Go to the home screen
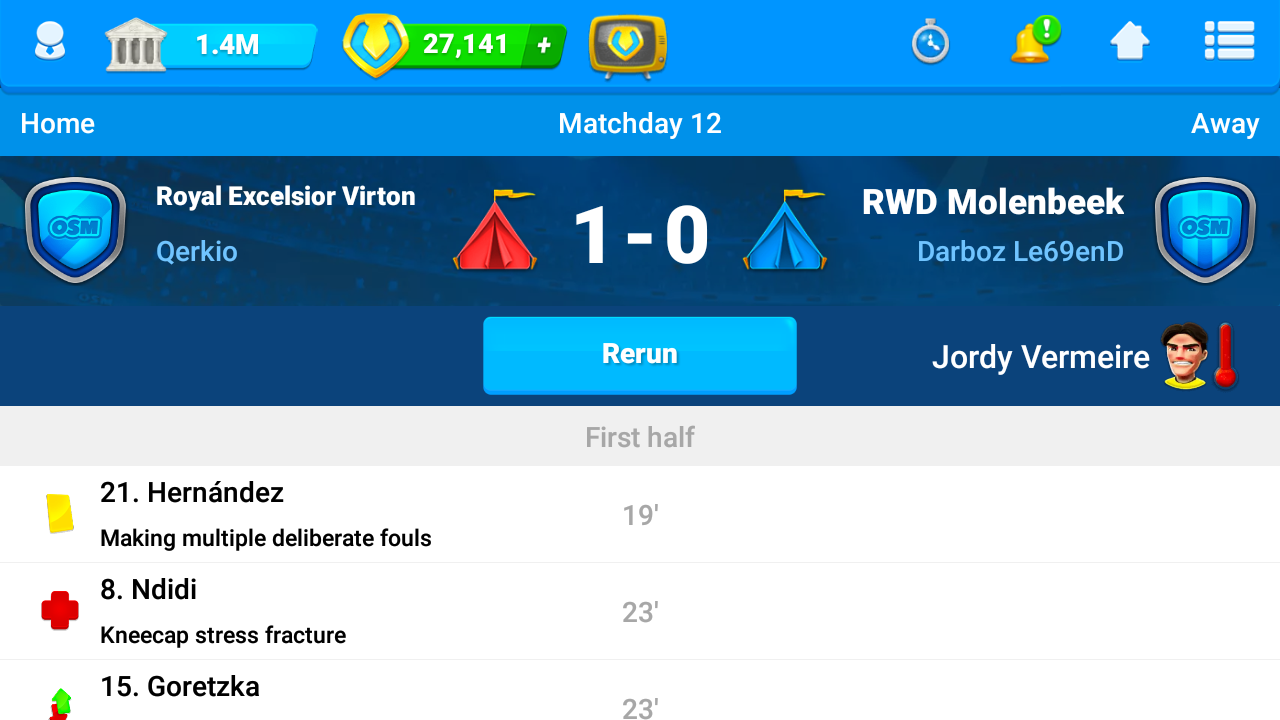Screen dimensions: 1280x720 1129,43
